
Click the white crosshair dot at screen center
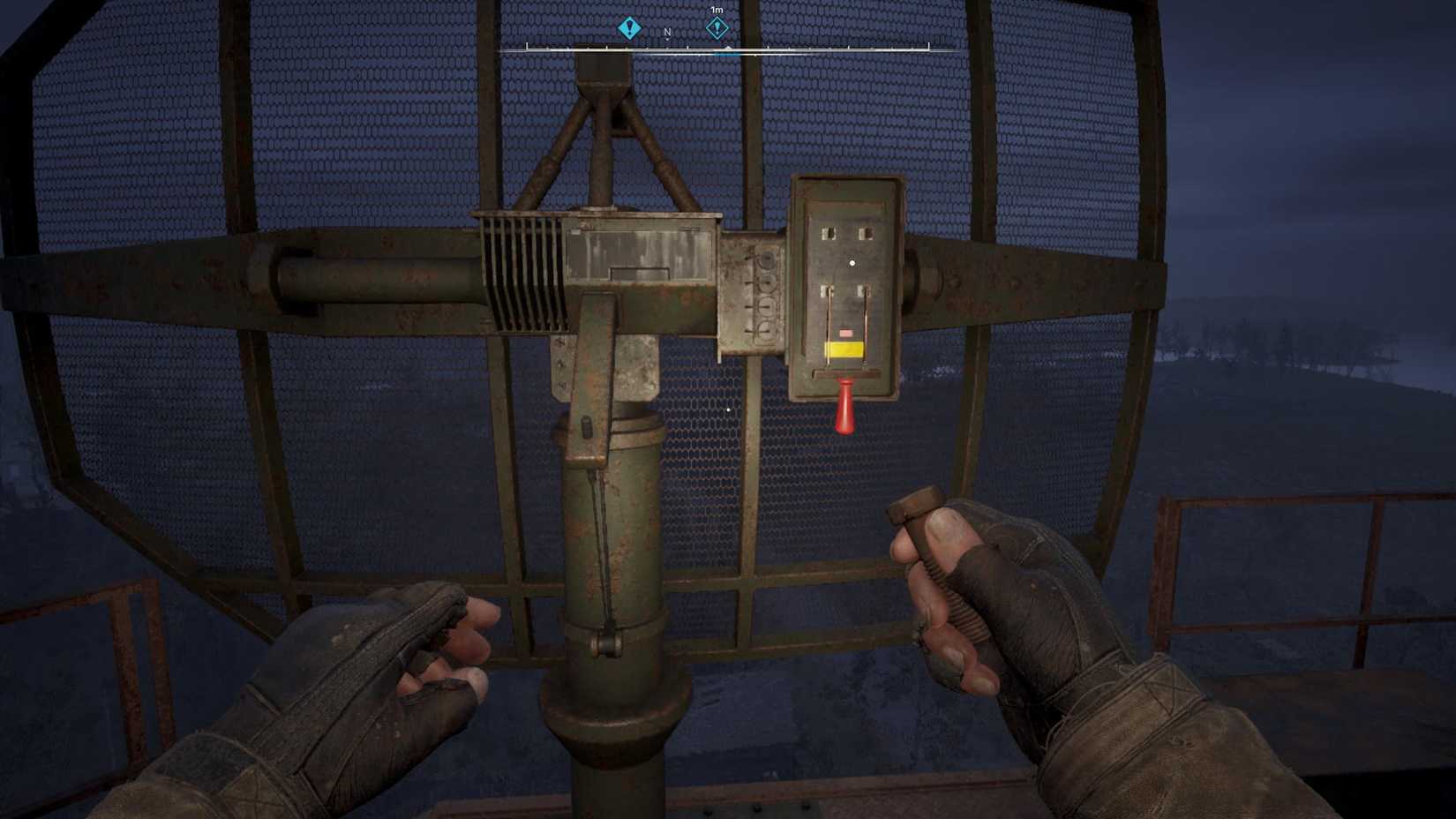[x=727, y=409]
